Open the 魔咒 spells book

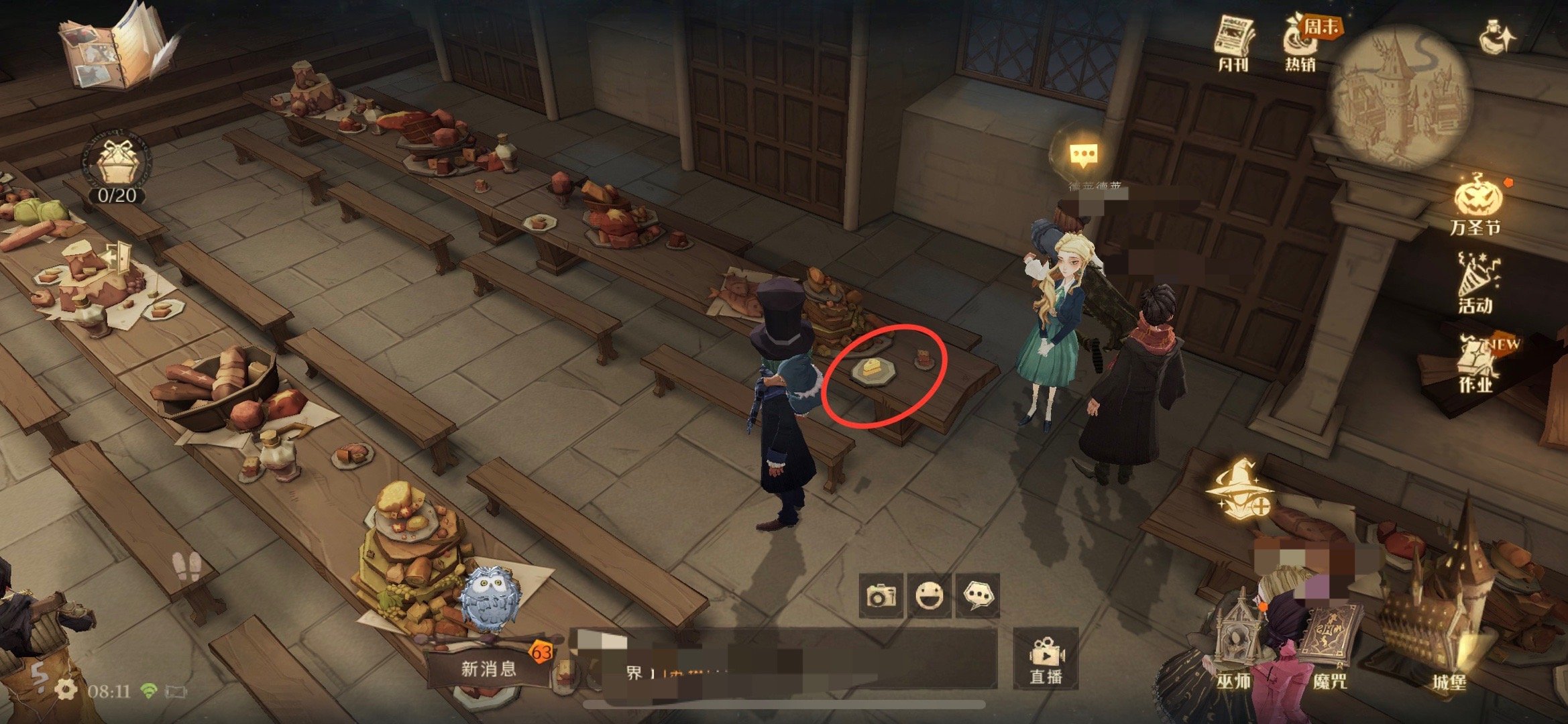[x=1330, y=649]
